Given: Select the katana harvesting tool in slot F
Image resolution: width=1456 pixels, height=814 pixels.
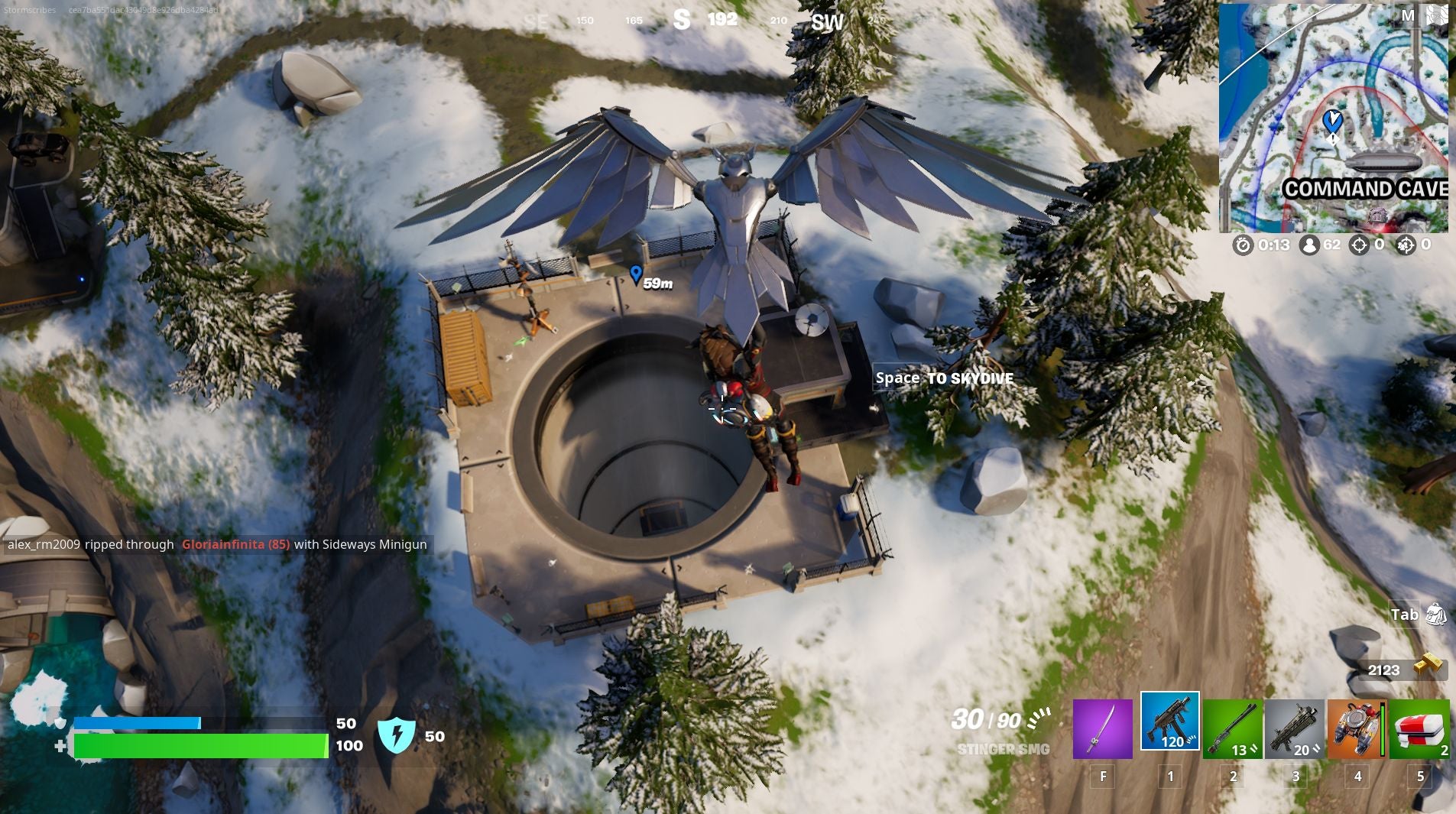Looking at the screenshot, I should pos(1103,730).
